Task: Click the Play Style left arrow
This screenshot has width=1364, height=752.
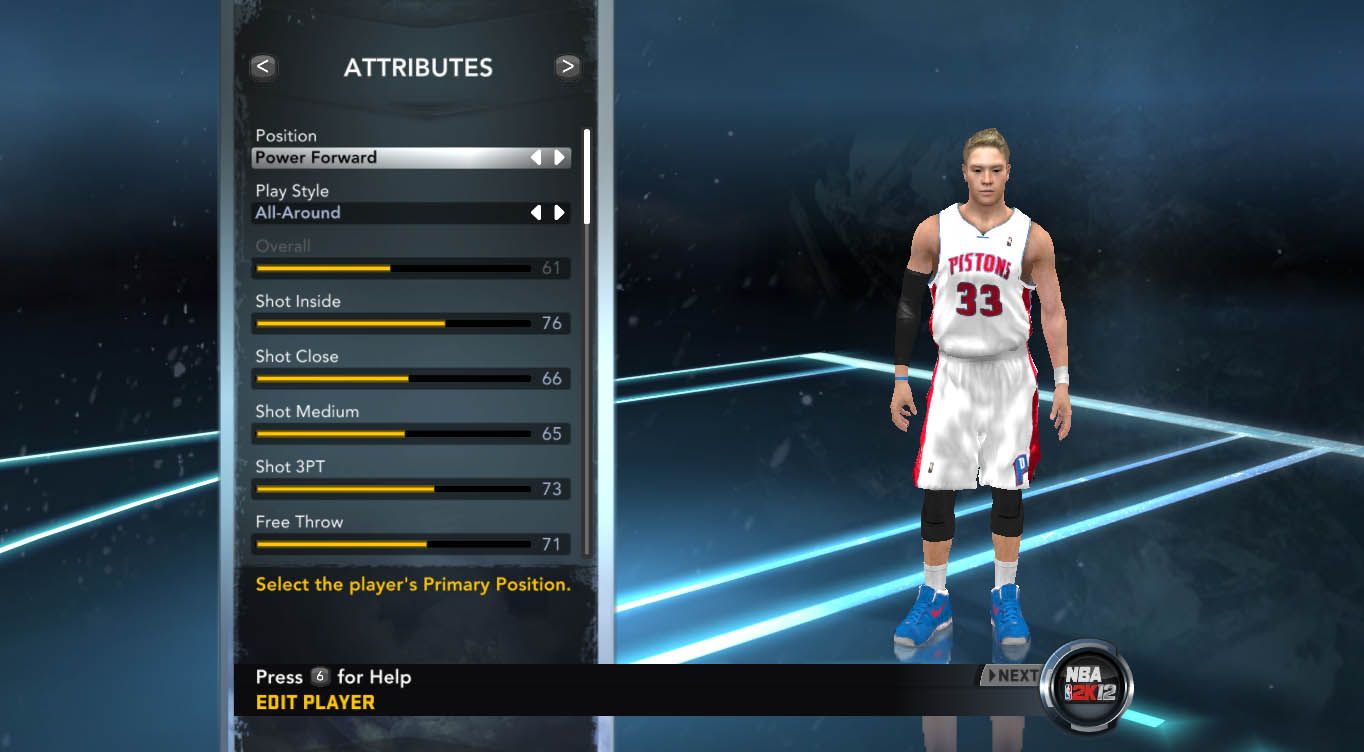Action: click(x=536, y=213)
